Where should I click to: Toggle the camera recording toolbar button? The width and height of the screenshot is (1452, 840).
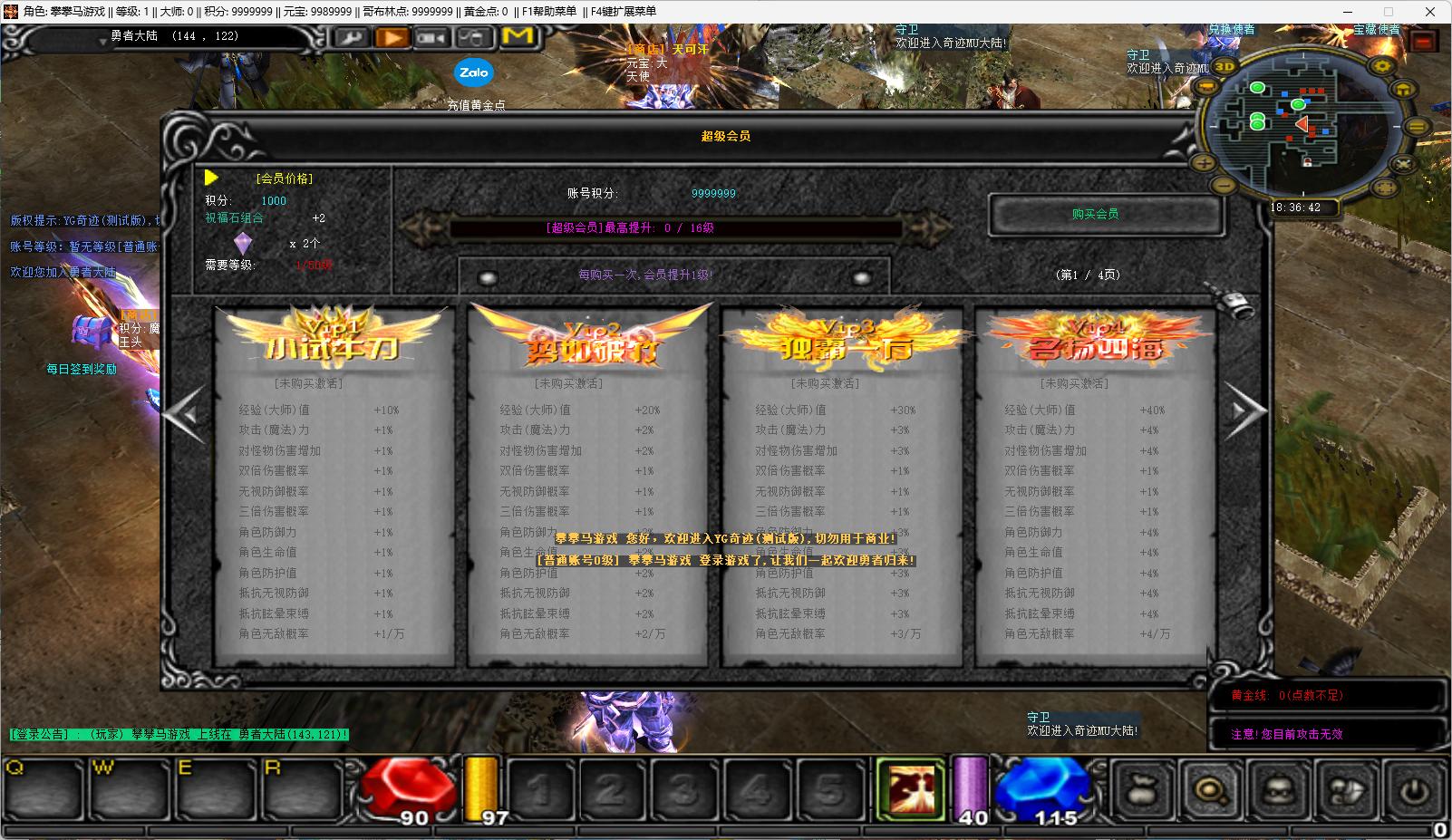point(432,38)
